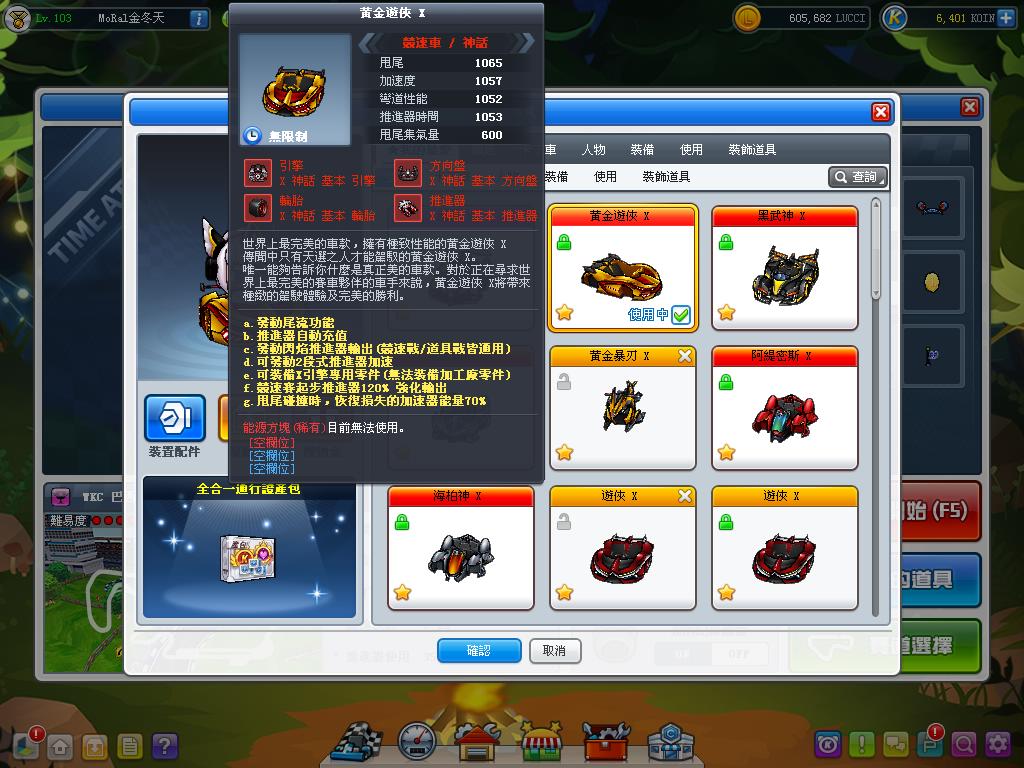Cancel using the 取消 button
The image size is (1024, 768).
(x=554, y=651)
